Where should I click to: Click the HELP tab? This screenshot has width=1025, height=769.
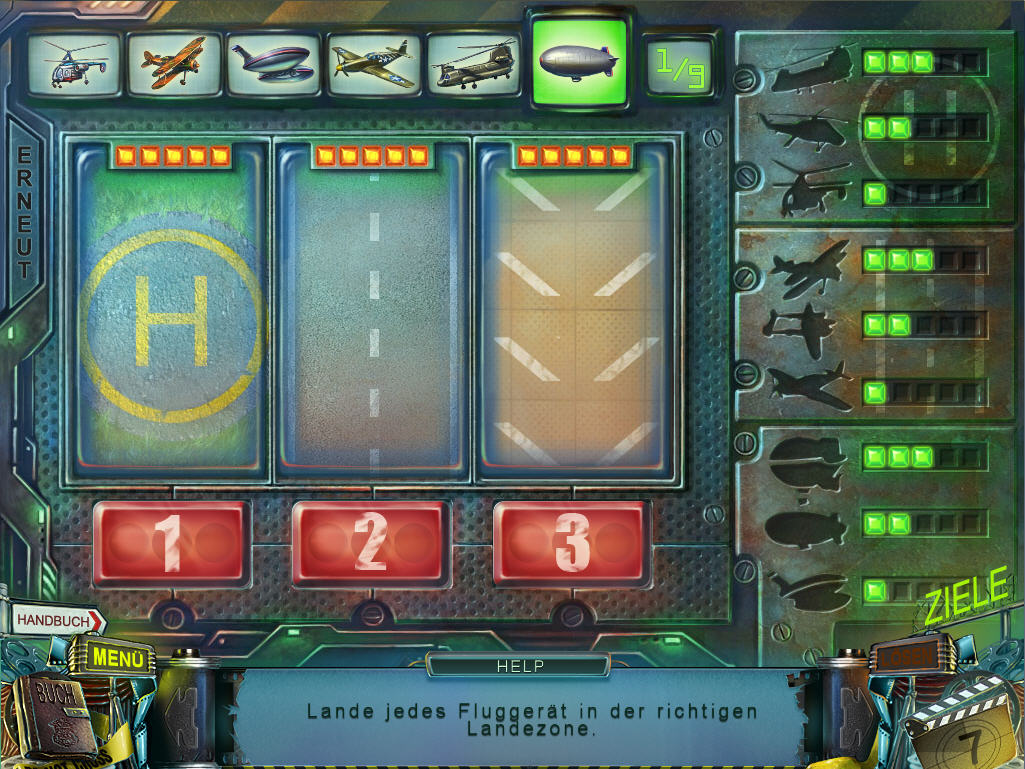click(x=519, y=665)
